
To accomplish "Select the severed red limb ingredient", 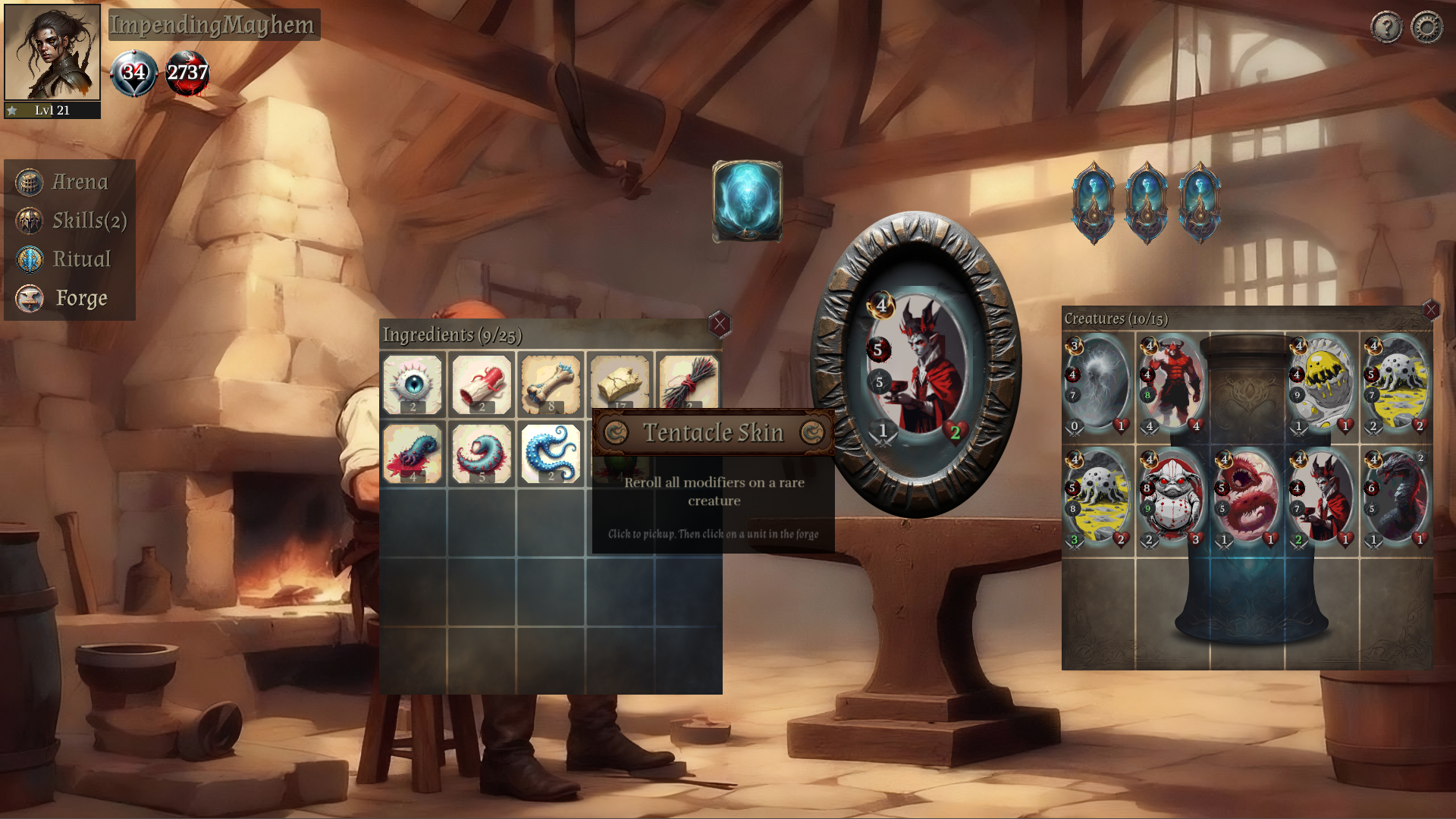I will coord(482,384).
